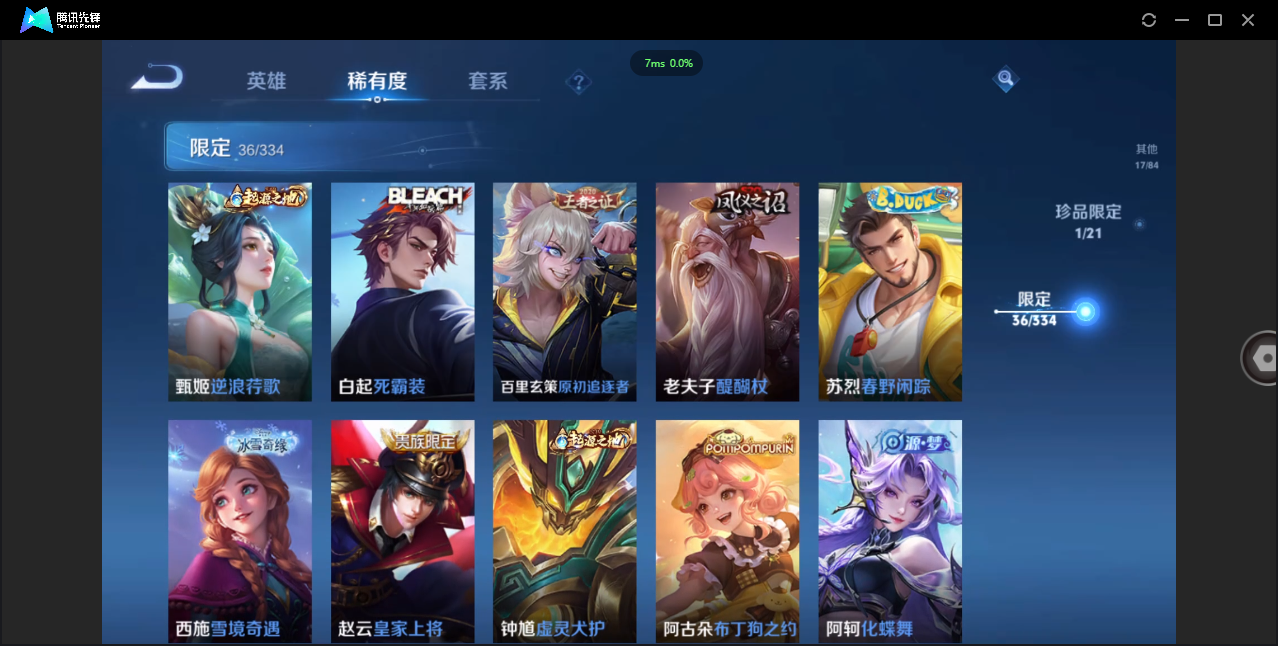Choose the 白起 死霸装 skin card
1278x646 pixels.
click(402, 291)
